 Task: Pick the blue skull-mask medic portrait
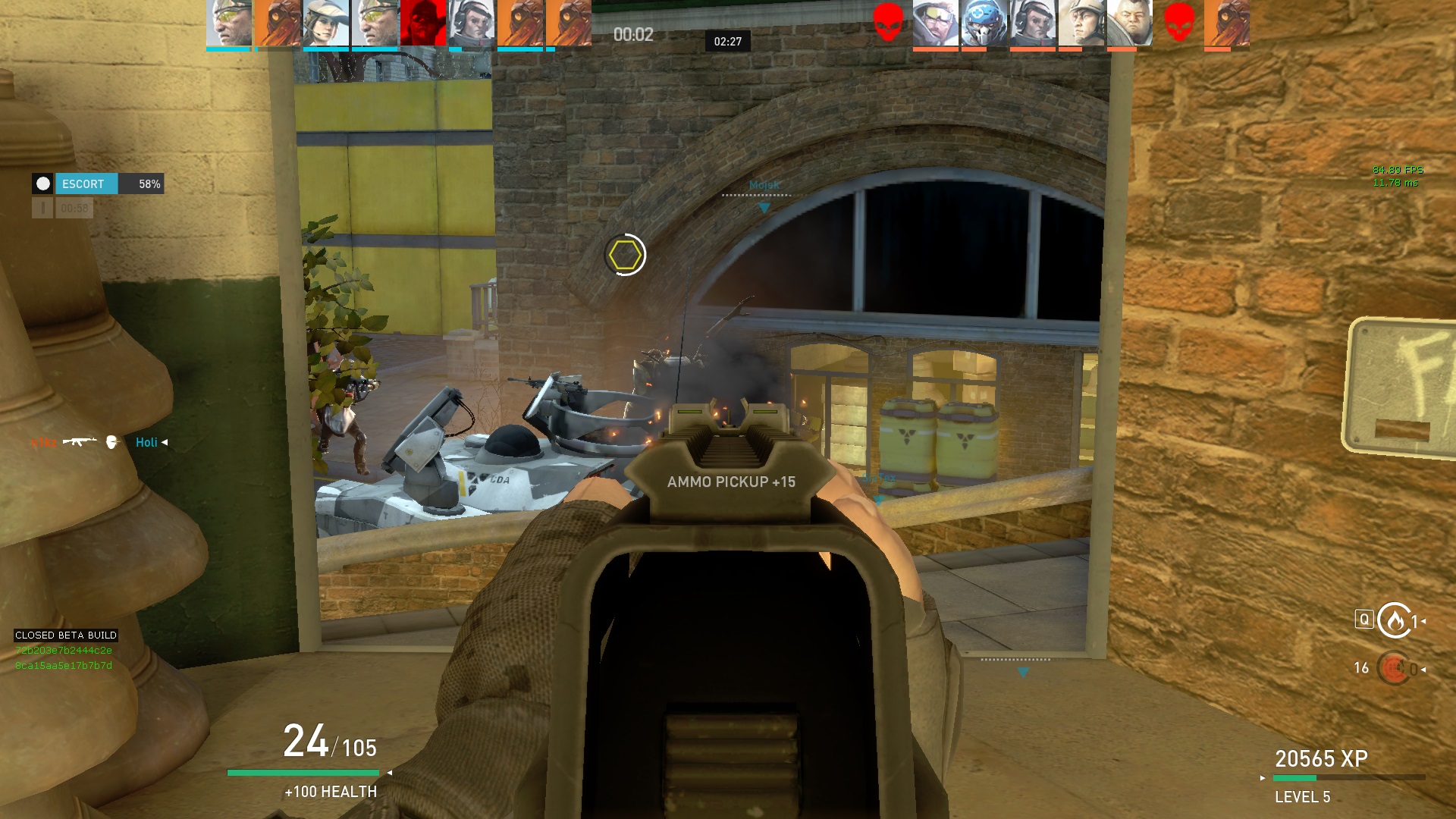click(984, 24)
